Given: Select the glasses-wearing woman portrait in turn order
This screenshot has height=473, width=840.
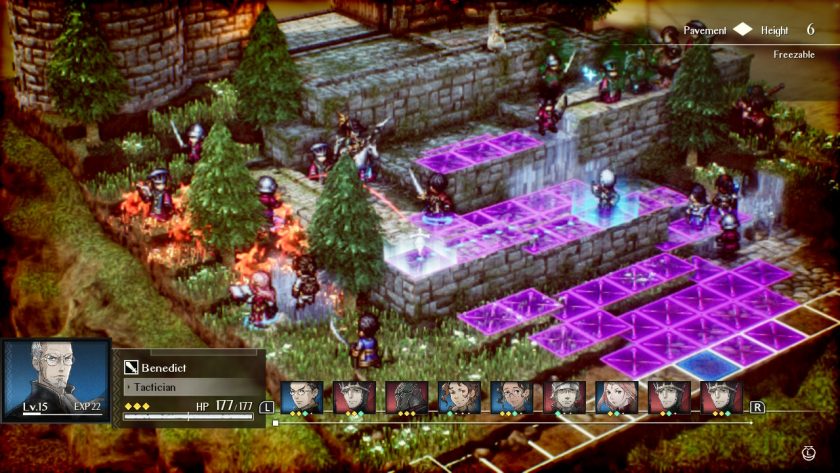Looking at the screenshot, I should [x=511, y=397].
